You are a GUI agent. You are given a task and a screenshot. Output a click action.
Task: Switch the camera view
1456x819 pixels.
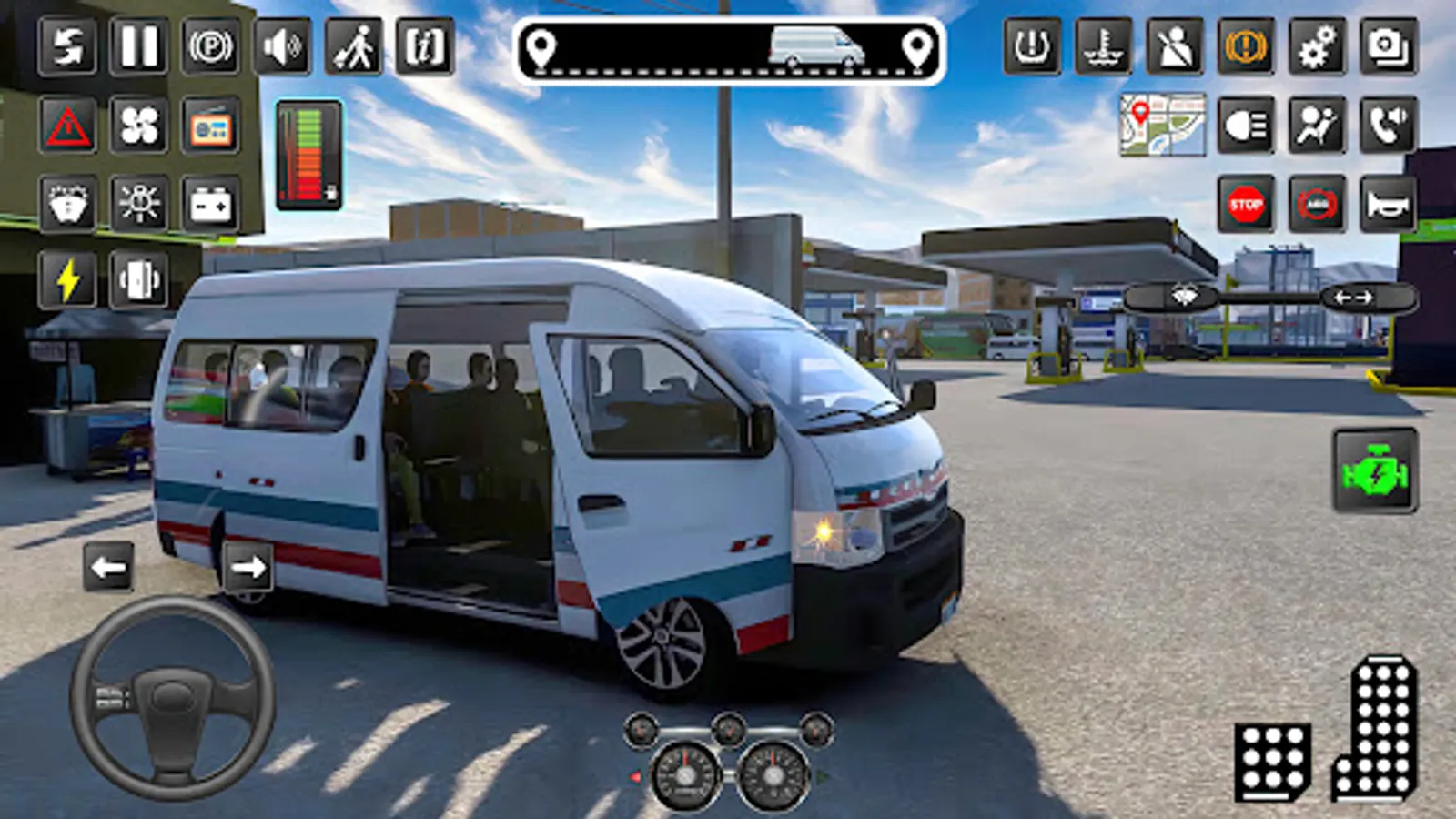point(1389,46)
